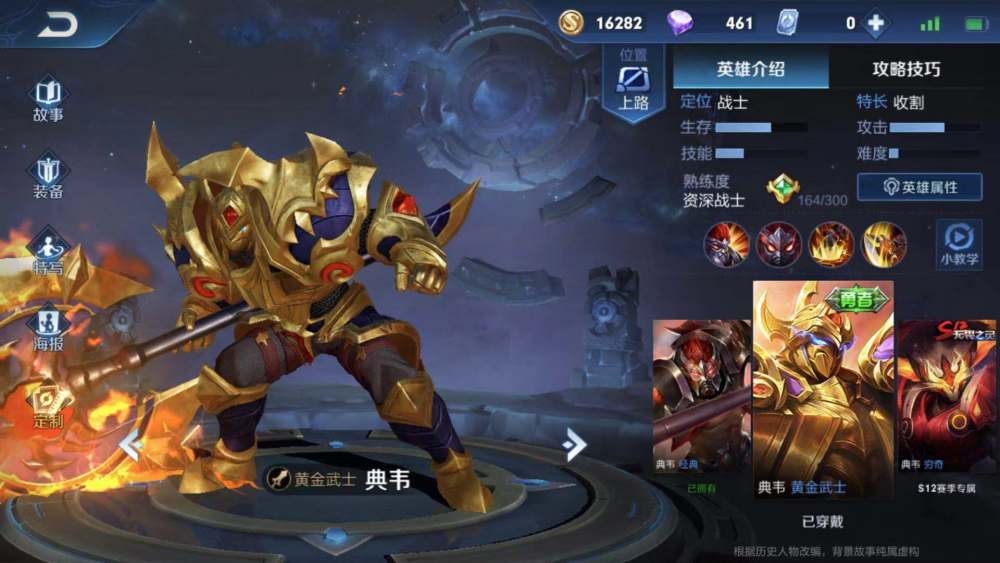Screen dimensions: 1000x563
Task: Show the next skin with right arrow
Action: click(574, 444)
